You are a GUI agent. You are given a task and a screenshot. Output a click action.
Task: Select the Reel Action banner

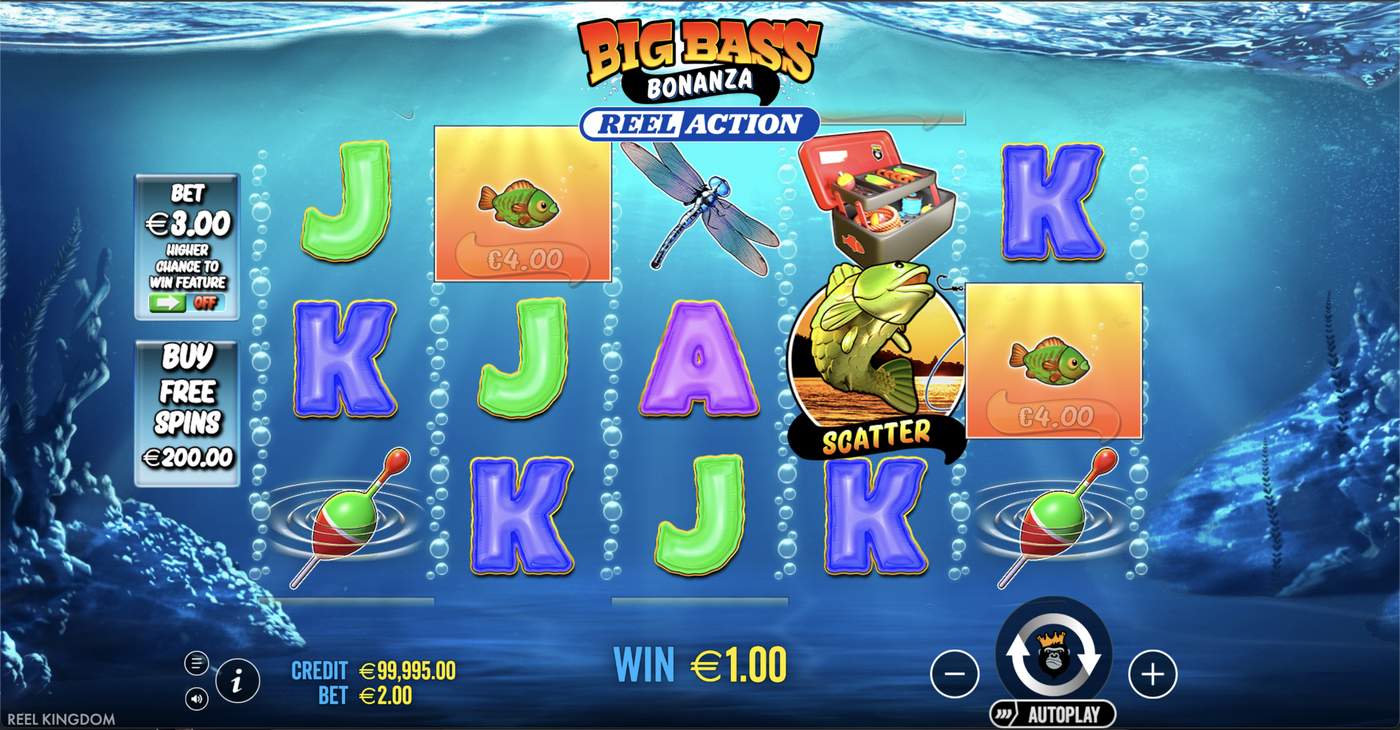point(700,122)
